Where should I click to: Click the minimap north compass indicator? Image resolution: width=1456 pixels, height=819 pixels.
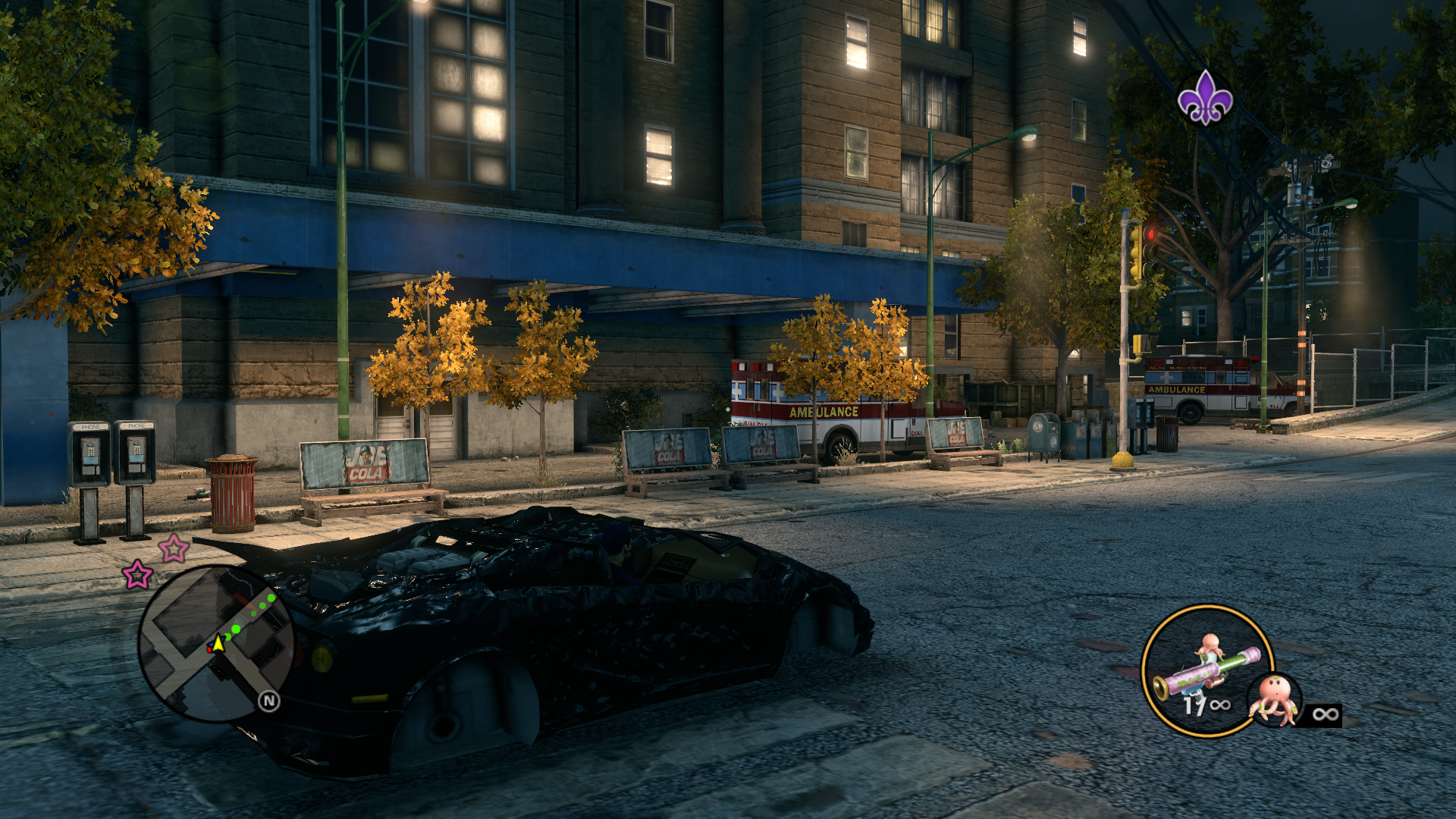click(269, 701)
